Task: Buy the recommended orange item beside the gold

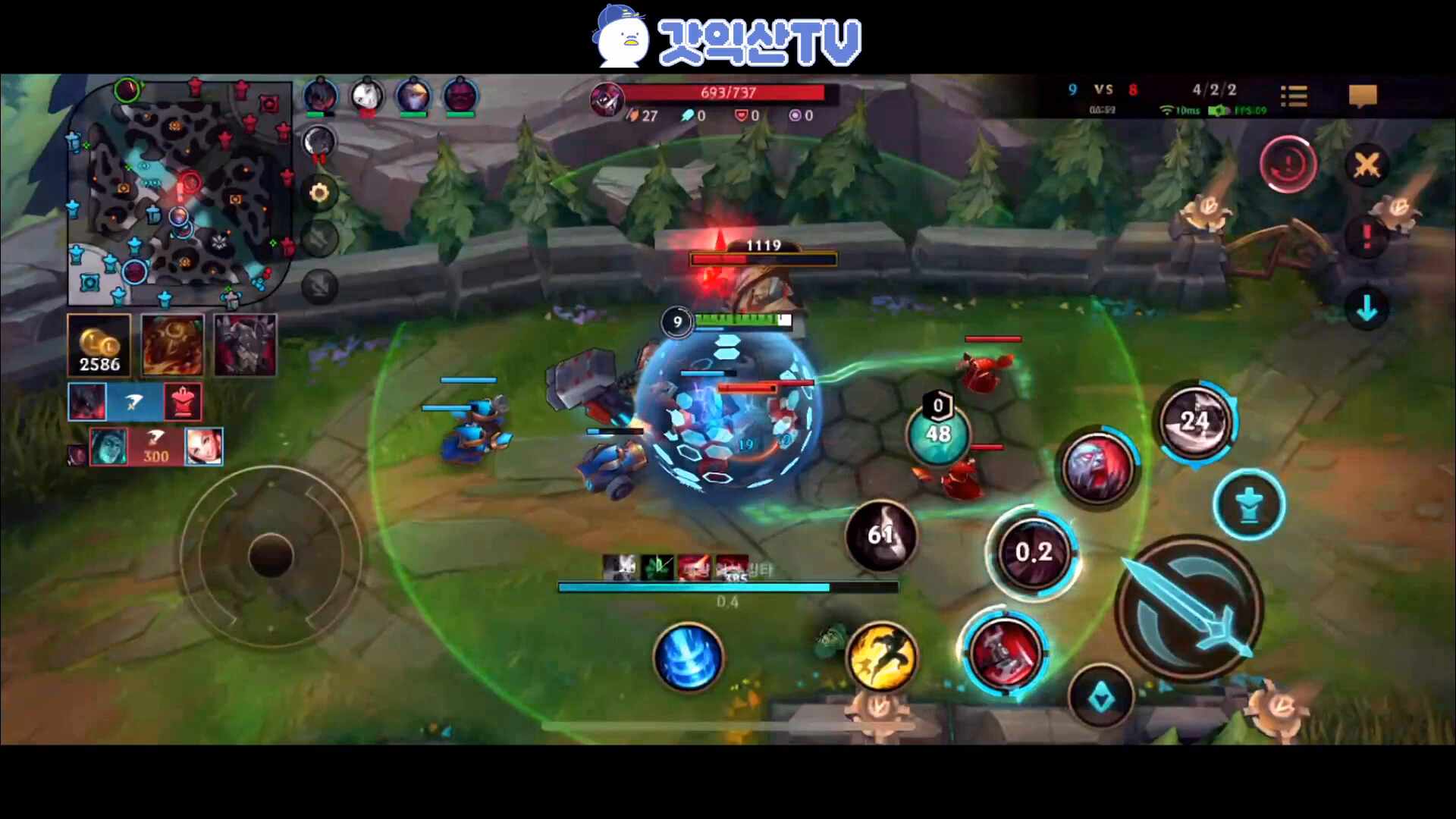Action: click(172, 346)
